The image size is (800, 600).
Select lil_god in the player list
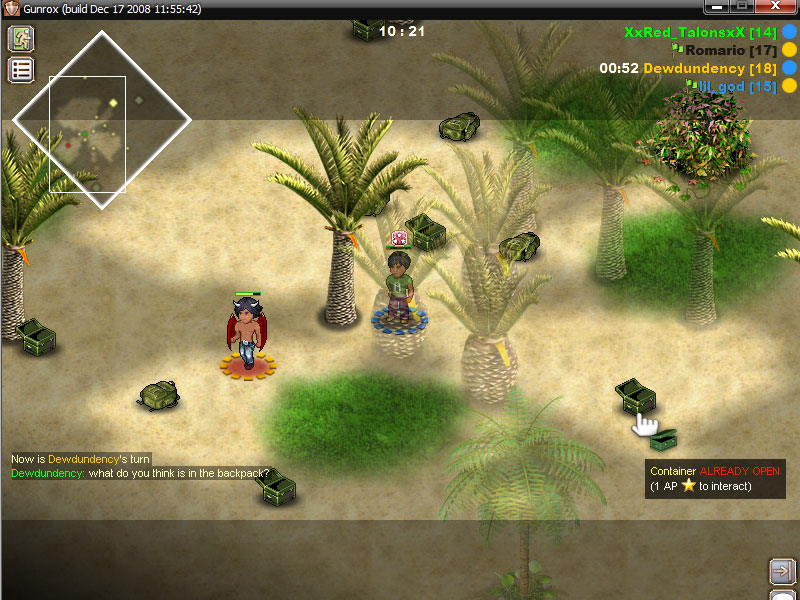pyautogui.click(x=736, y=87)
